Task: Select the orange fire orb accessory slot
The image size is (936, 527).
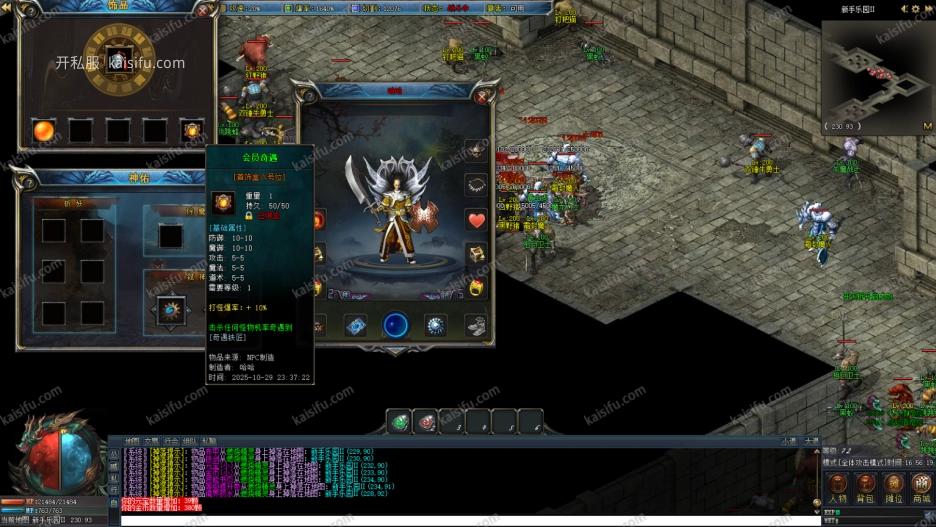Action: [x=44, y=130]
